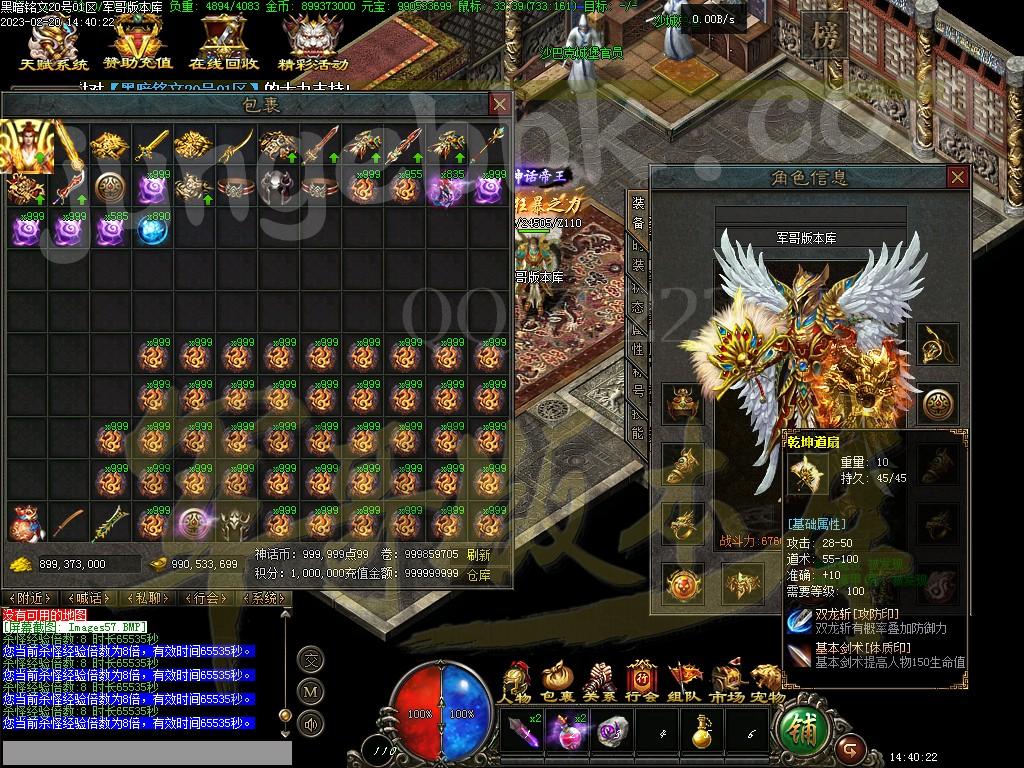Close the 角色信息 character panel
The image size is (1024, 768).
tap(957, 177)
